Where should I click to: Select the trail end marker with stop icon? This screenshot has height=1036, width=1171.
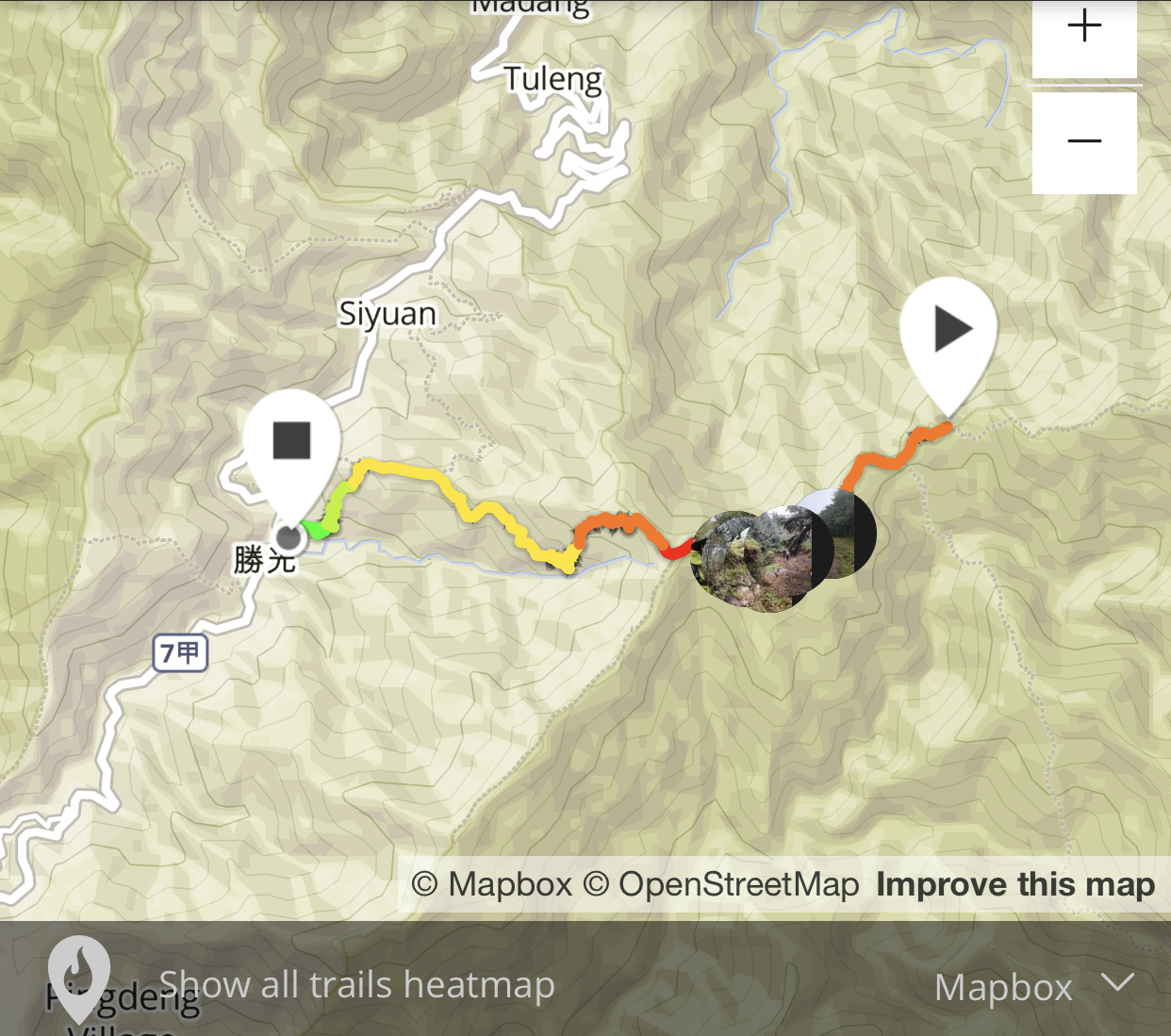pyautogui.click(x=292, y=443)
